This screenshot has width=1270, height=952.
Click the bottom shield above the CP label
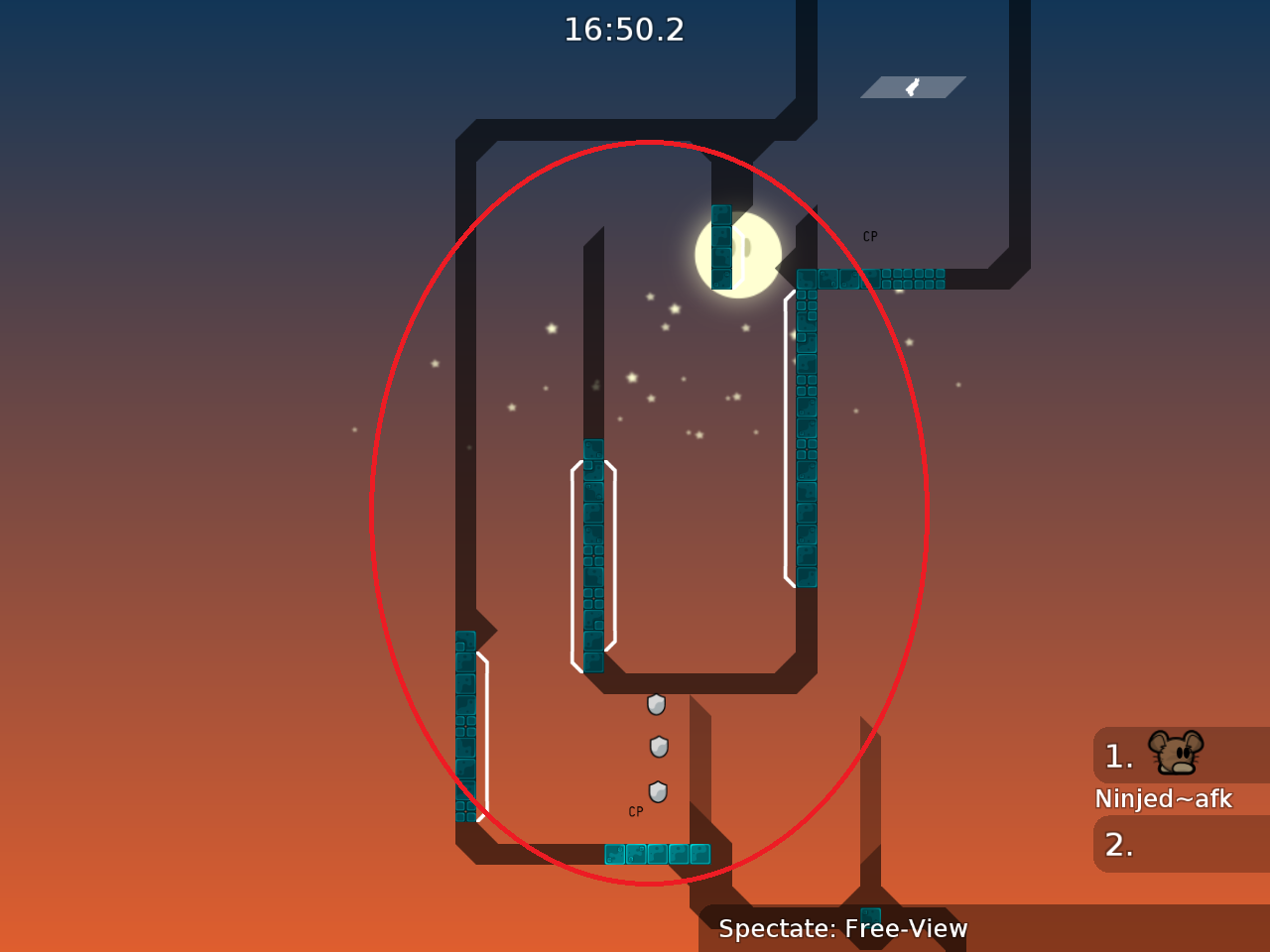coord(656,790)
